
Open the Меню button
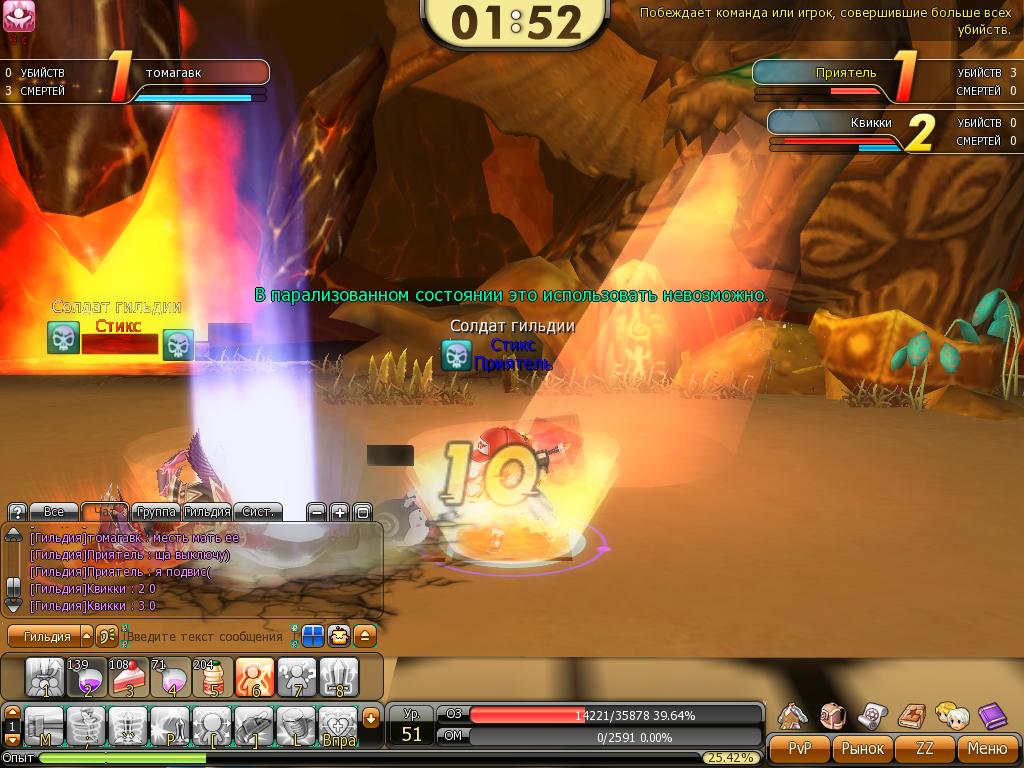pyautogui.click(x=987, y=748)
